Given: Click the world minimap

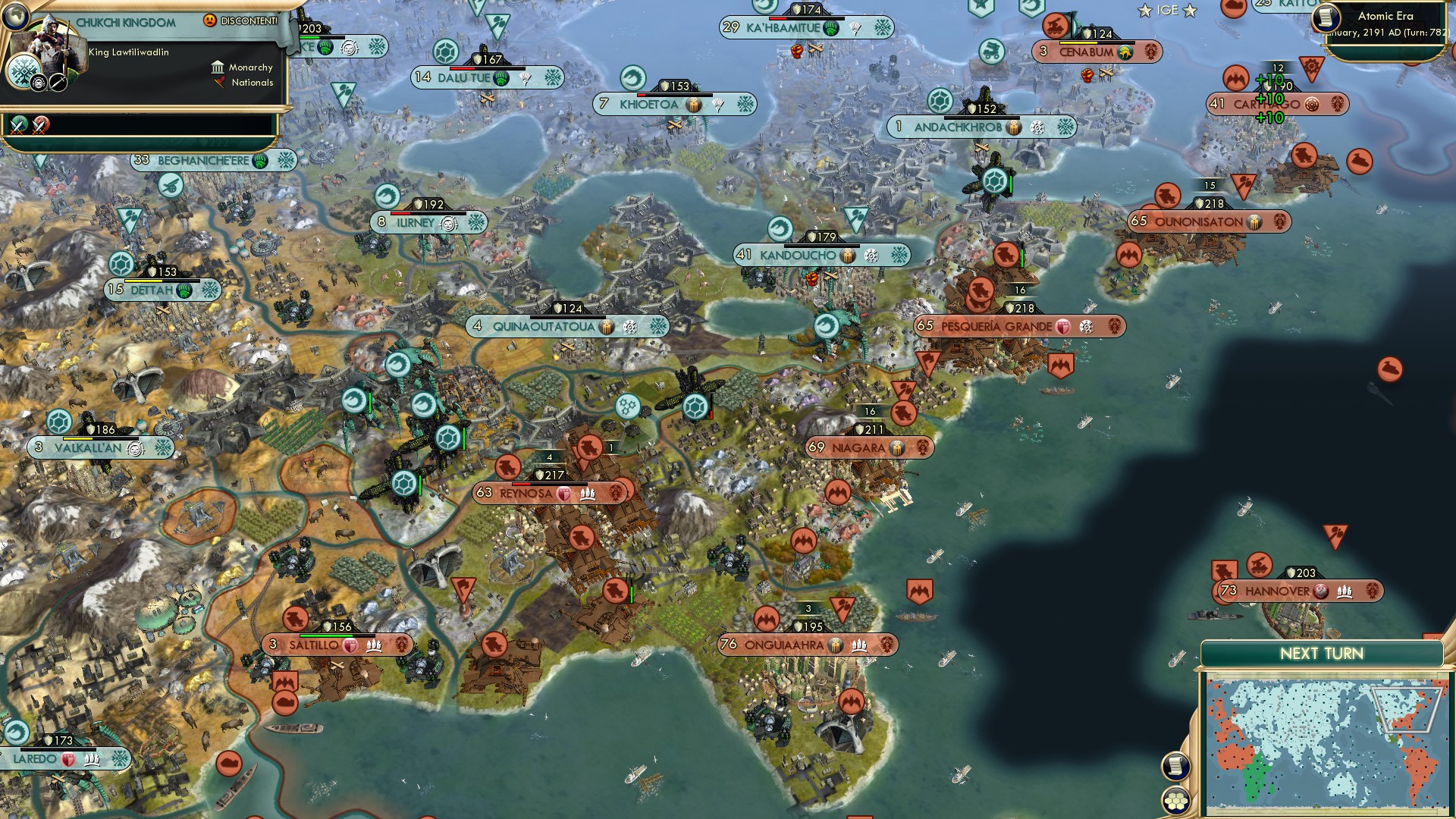Looking at the screenshot, I should point(1326,746).
